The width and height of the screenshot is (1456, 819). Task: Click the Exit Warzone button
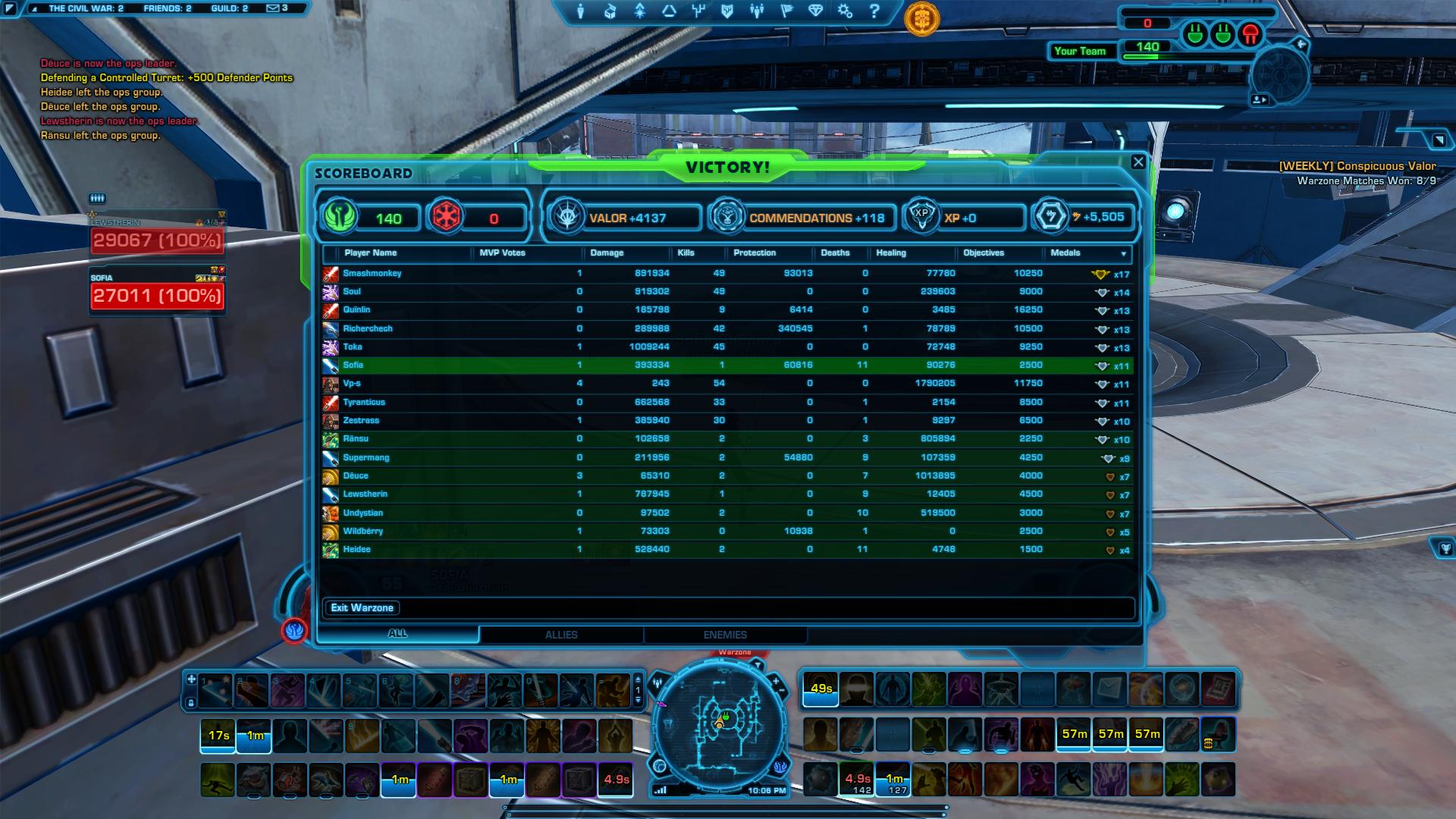click(x=362, y=607)
